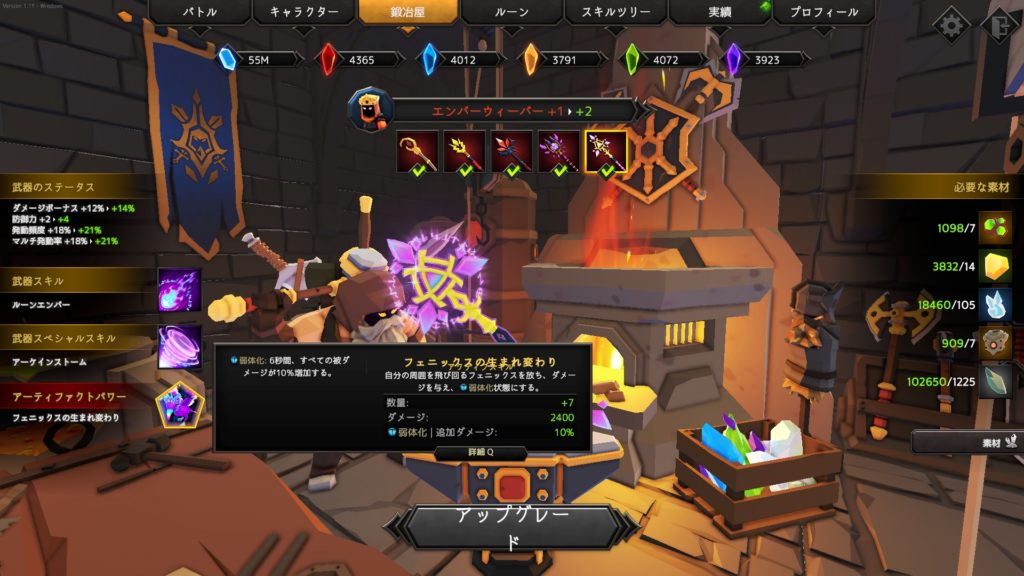The height and width of the screenshot is (576, 1024).
Task: Open the 素材 materials button
Action: [966, 441]
